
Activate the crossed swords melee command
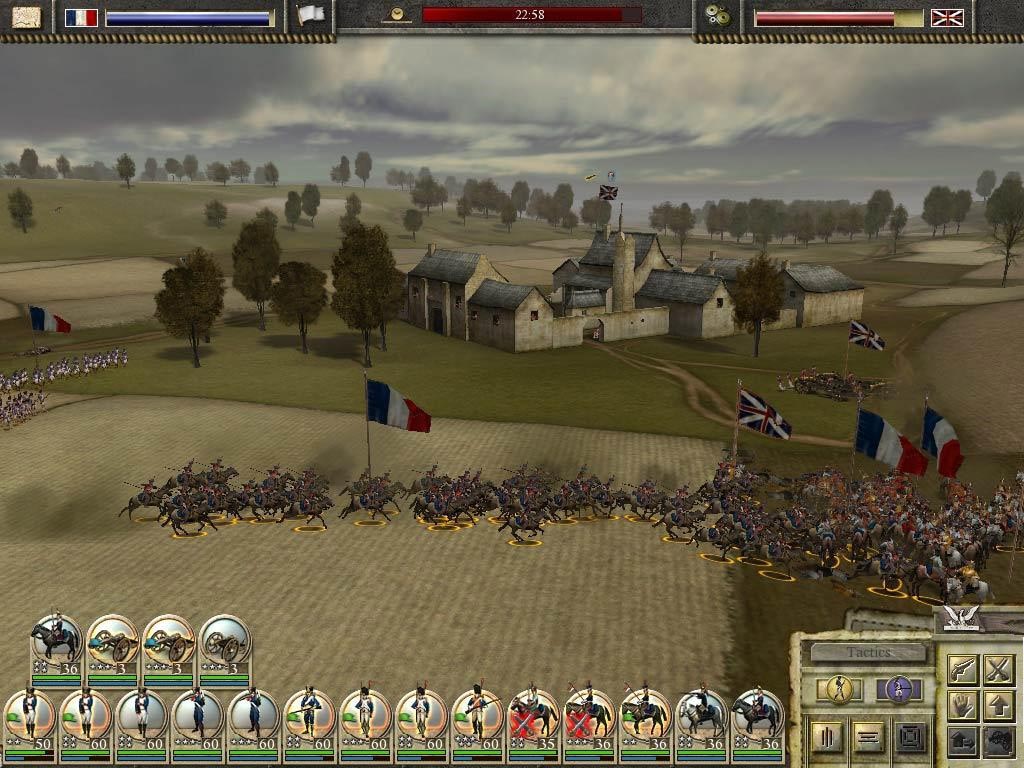pos(998,669)
